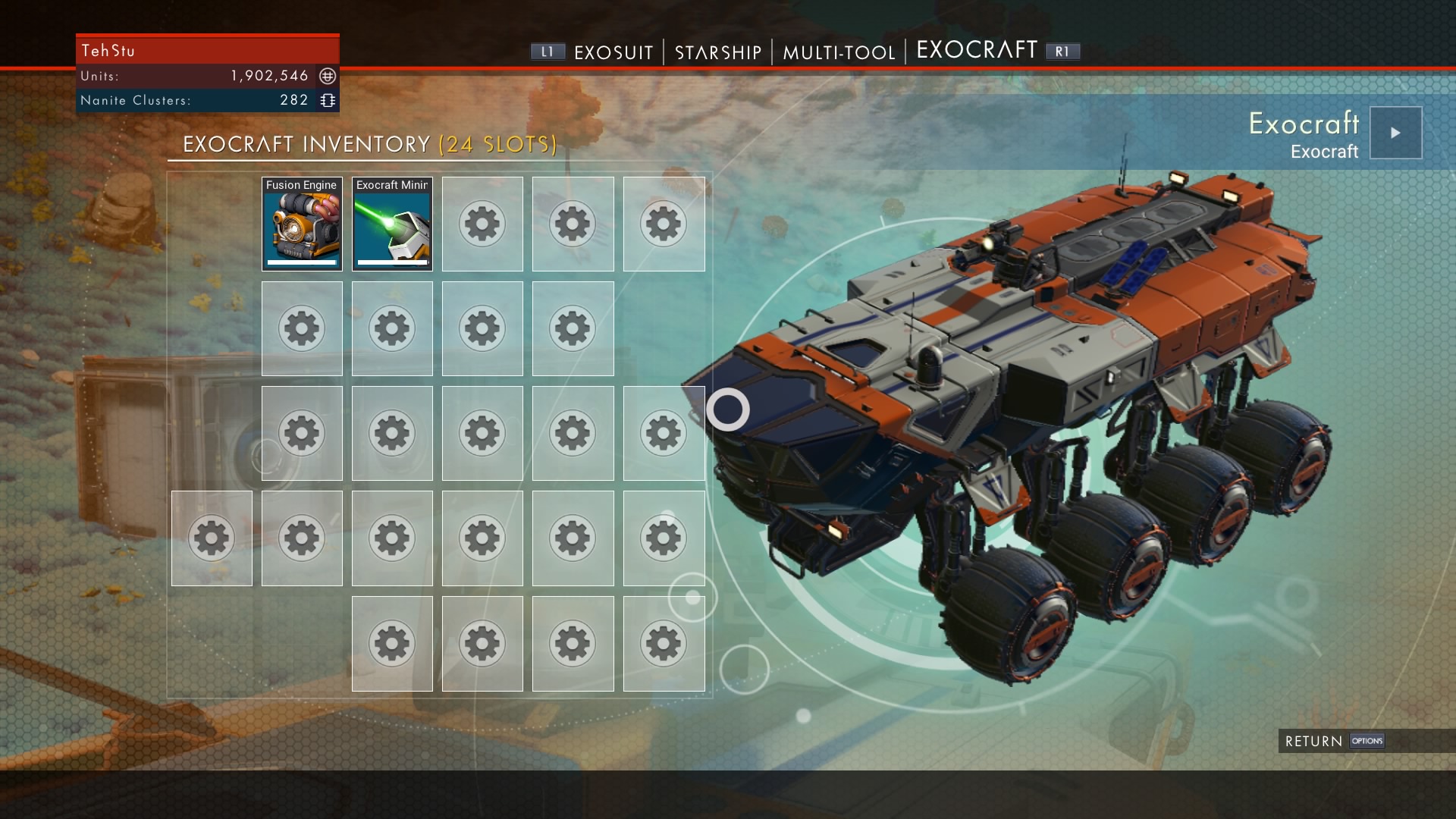1456x819 pixels.
Task: Choose the Exocraft tab
Action: point(977,51)
